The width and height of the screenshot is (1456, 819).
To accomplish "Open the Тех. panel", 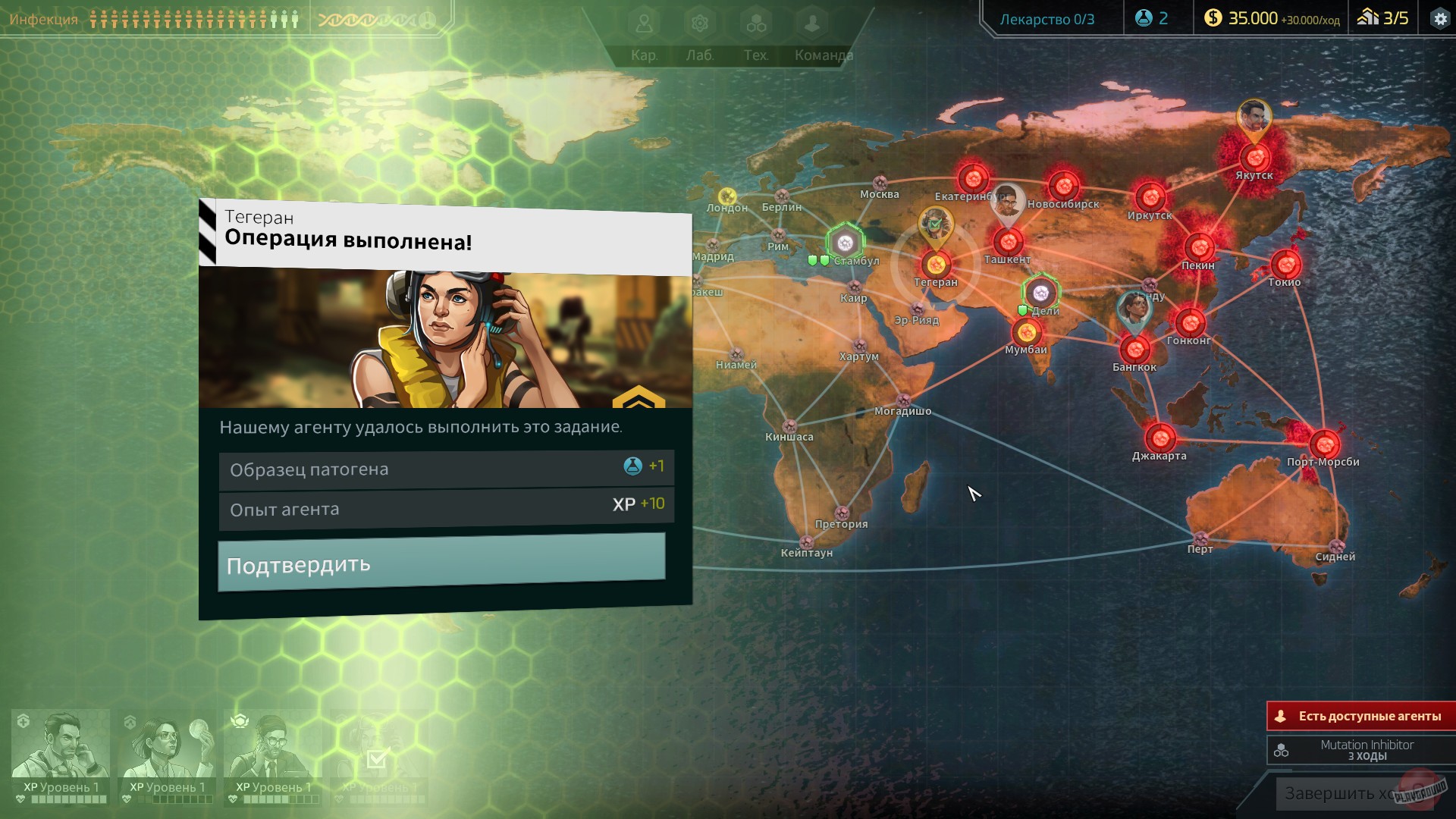I will click(x=755, y=34).
